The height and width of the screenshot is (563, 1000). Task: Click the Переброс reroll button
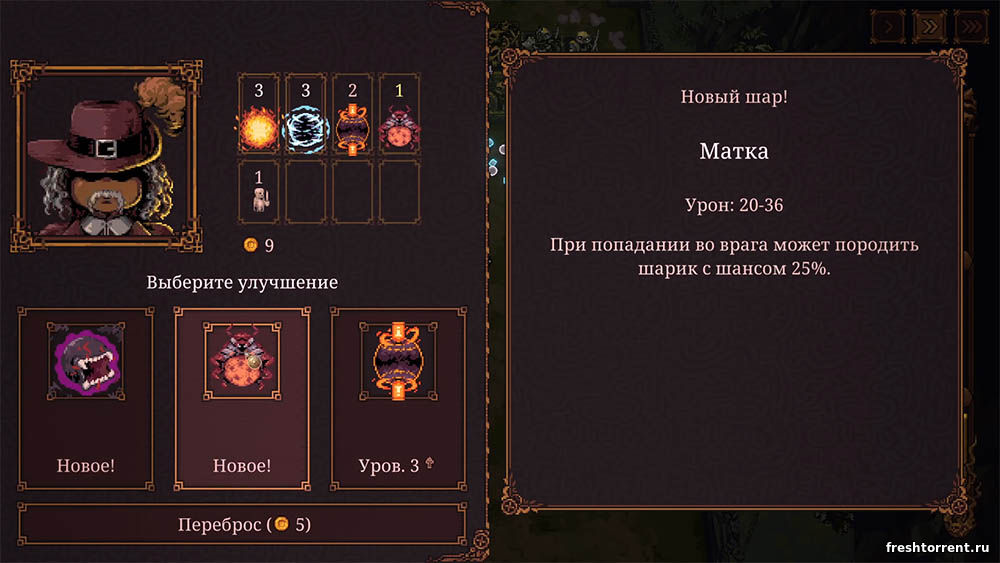[x=242, y=524]
